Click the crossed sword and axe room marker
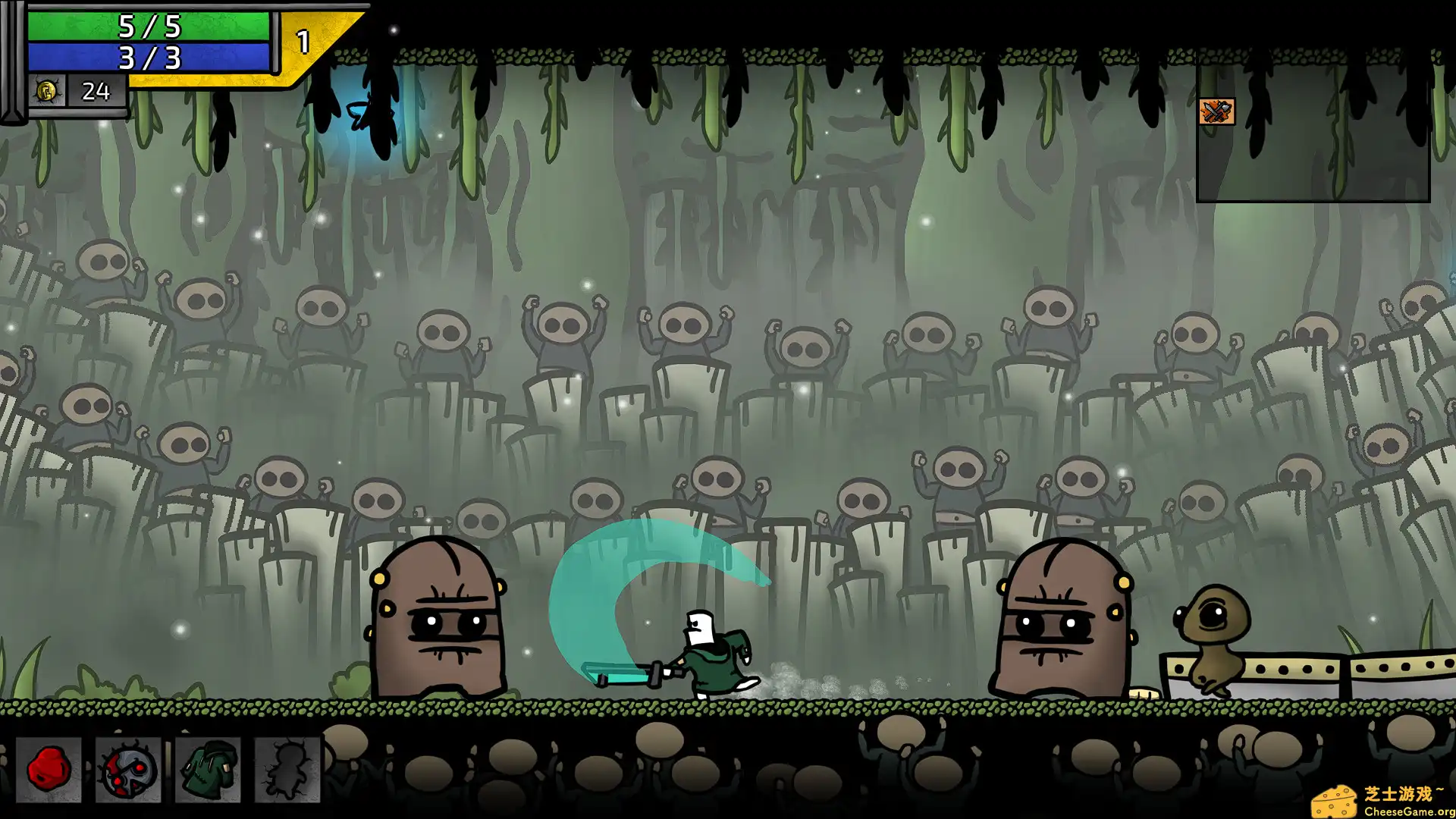The image size is (1456, 819). (x=1216, y=112)
